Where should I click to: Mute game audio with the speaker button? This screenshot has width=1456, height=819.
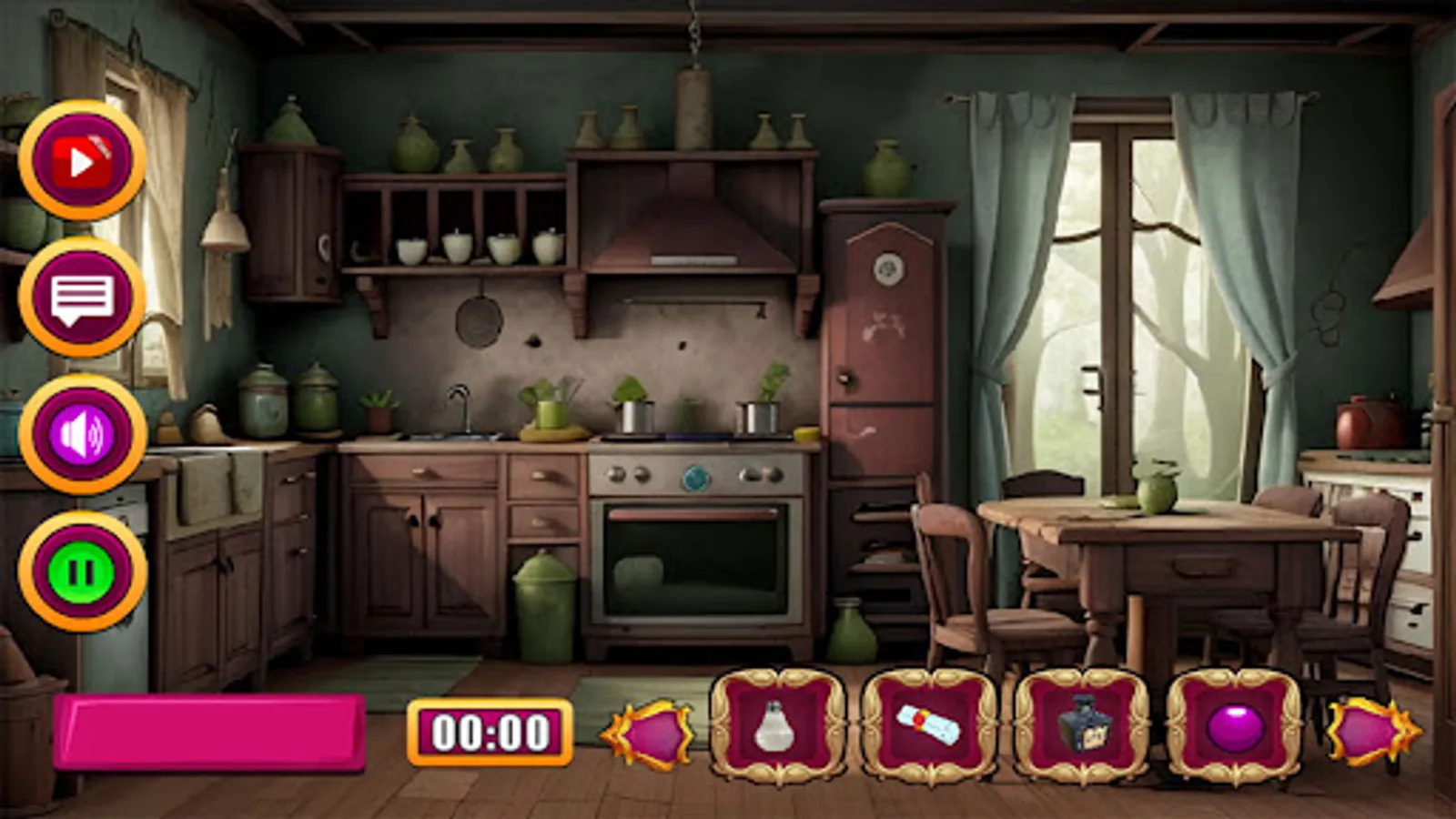(x=82, y=435)
